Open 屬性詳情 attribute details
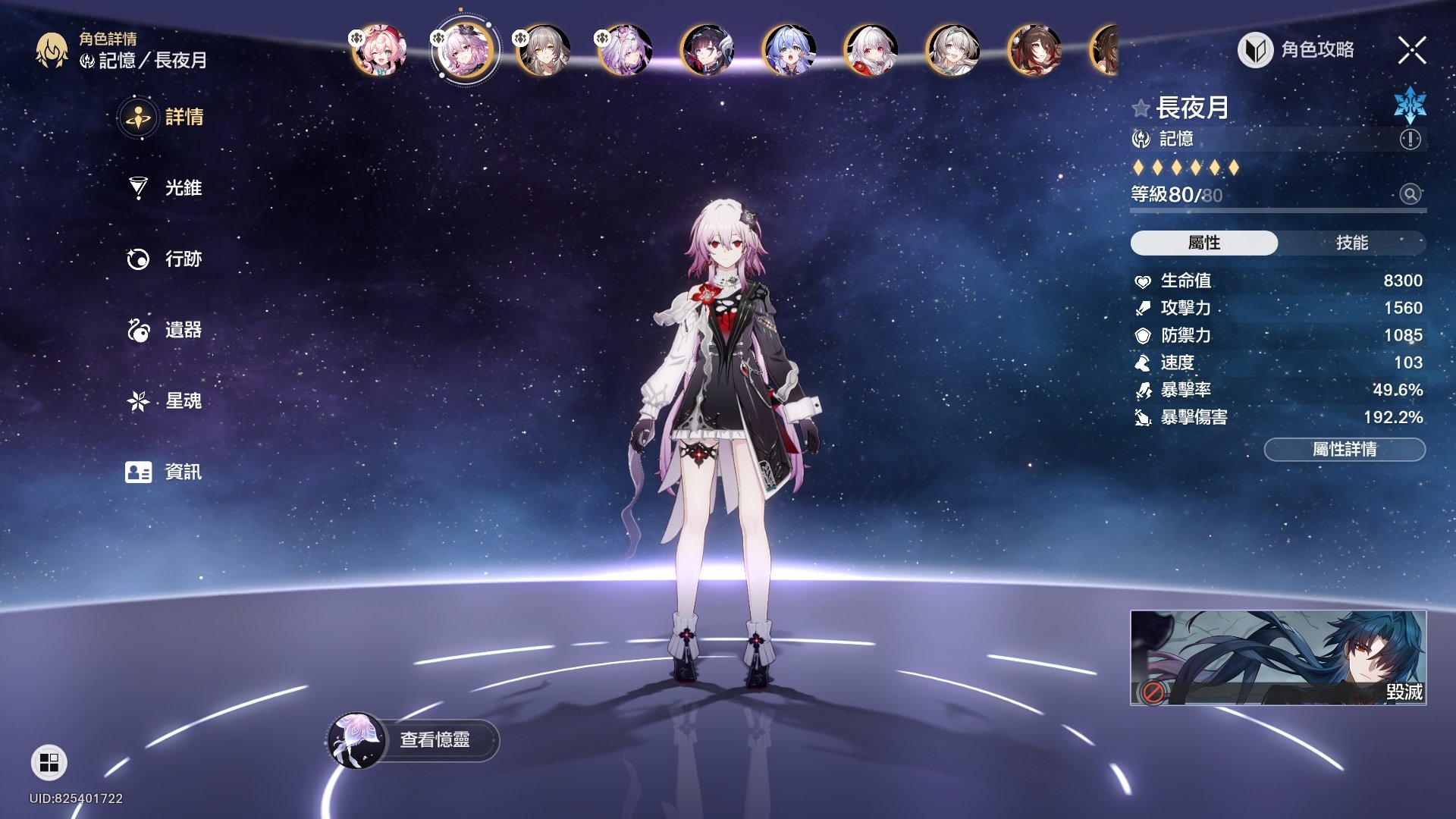Viewport: 1456px width, 819px height. point(1344,450)
